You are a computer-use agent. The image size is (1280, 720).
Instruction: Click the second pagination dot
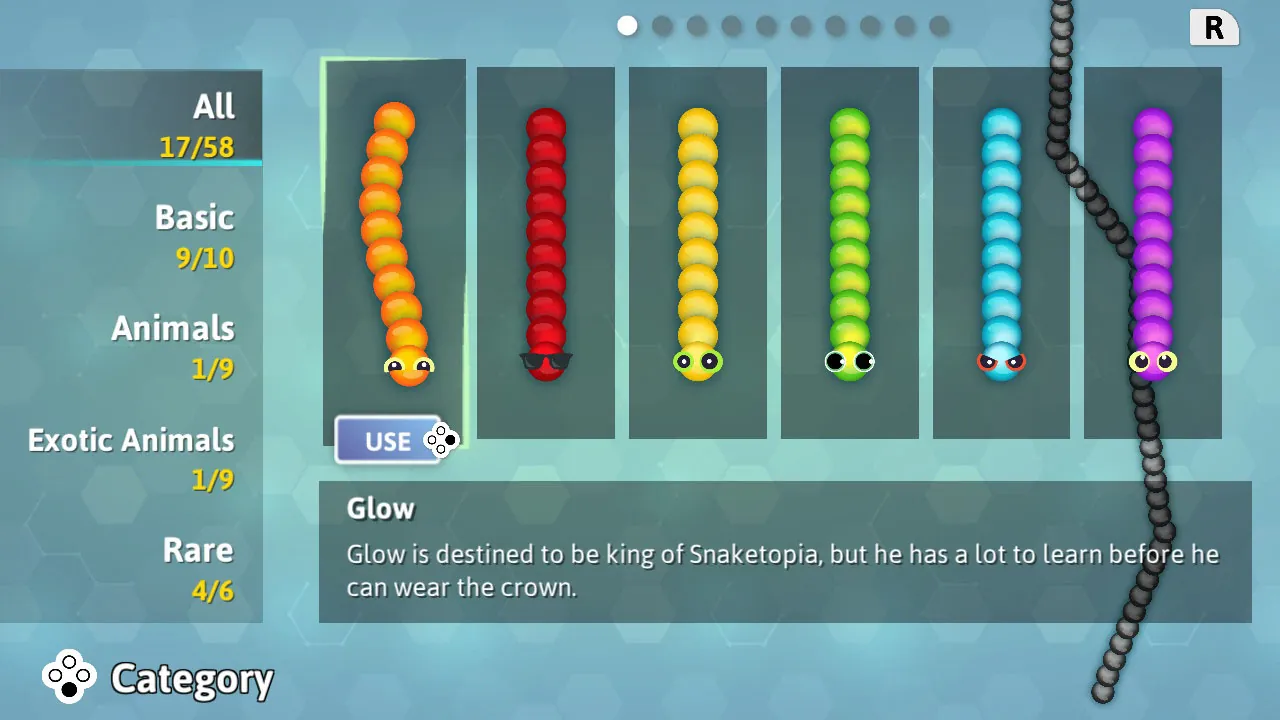(x=662, y=25)
